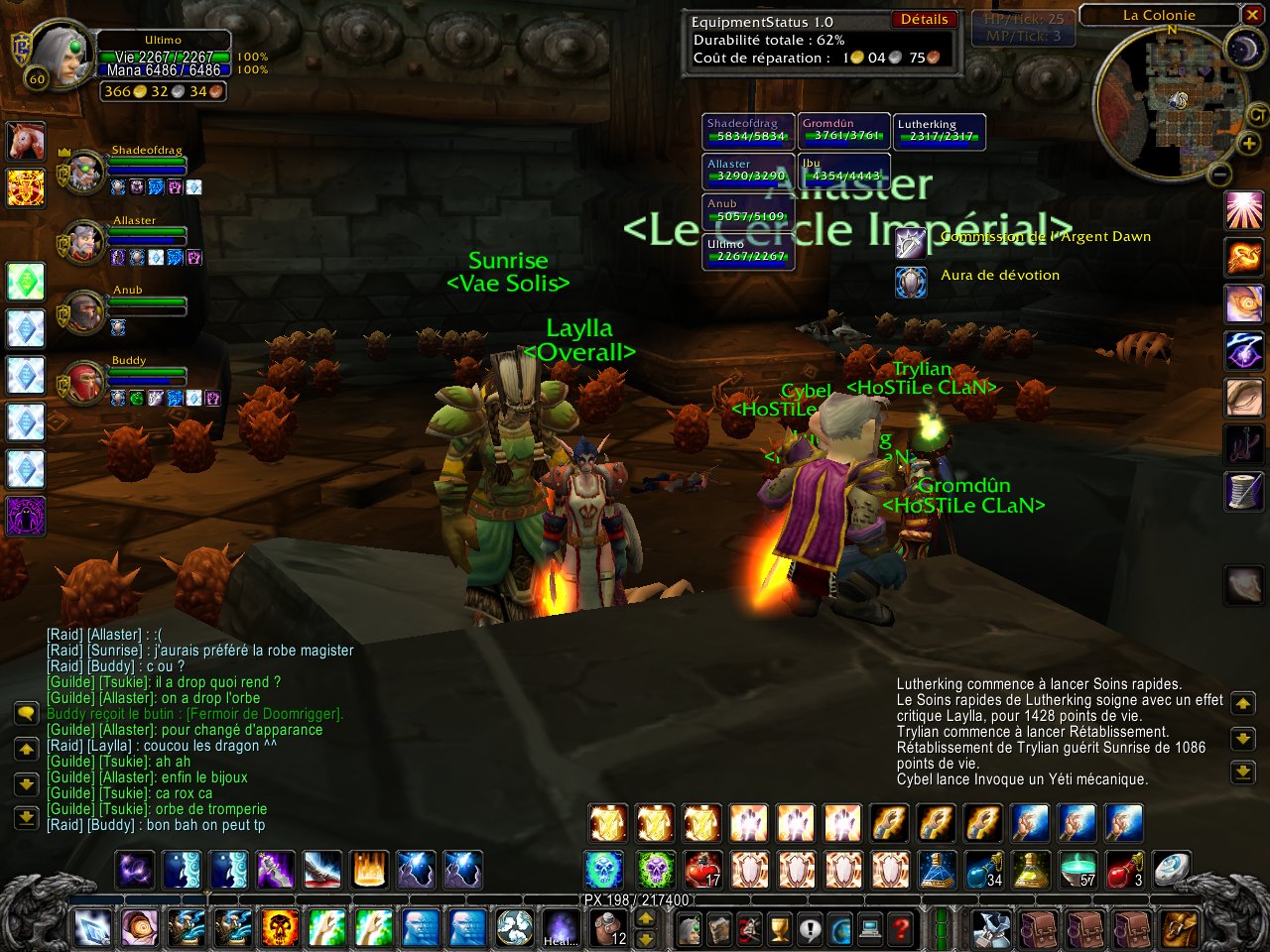Zoom out on the minimap

click(x=1220, y=176)
